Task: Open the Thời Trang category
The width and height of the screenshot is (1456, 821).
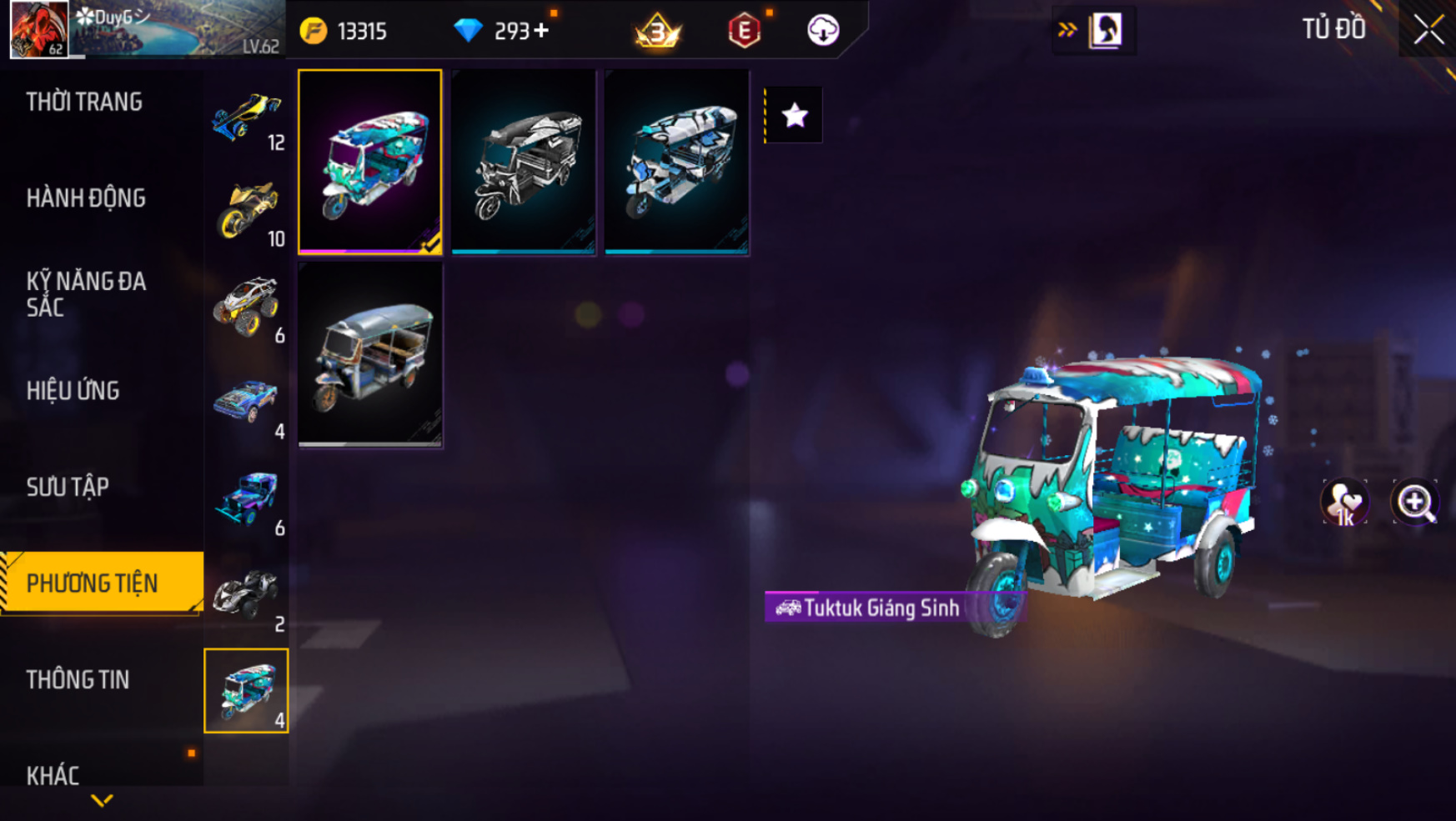Action: (84, 103)
